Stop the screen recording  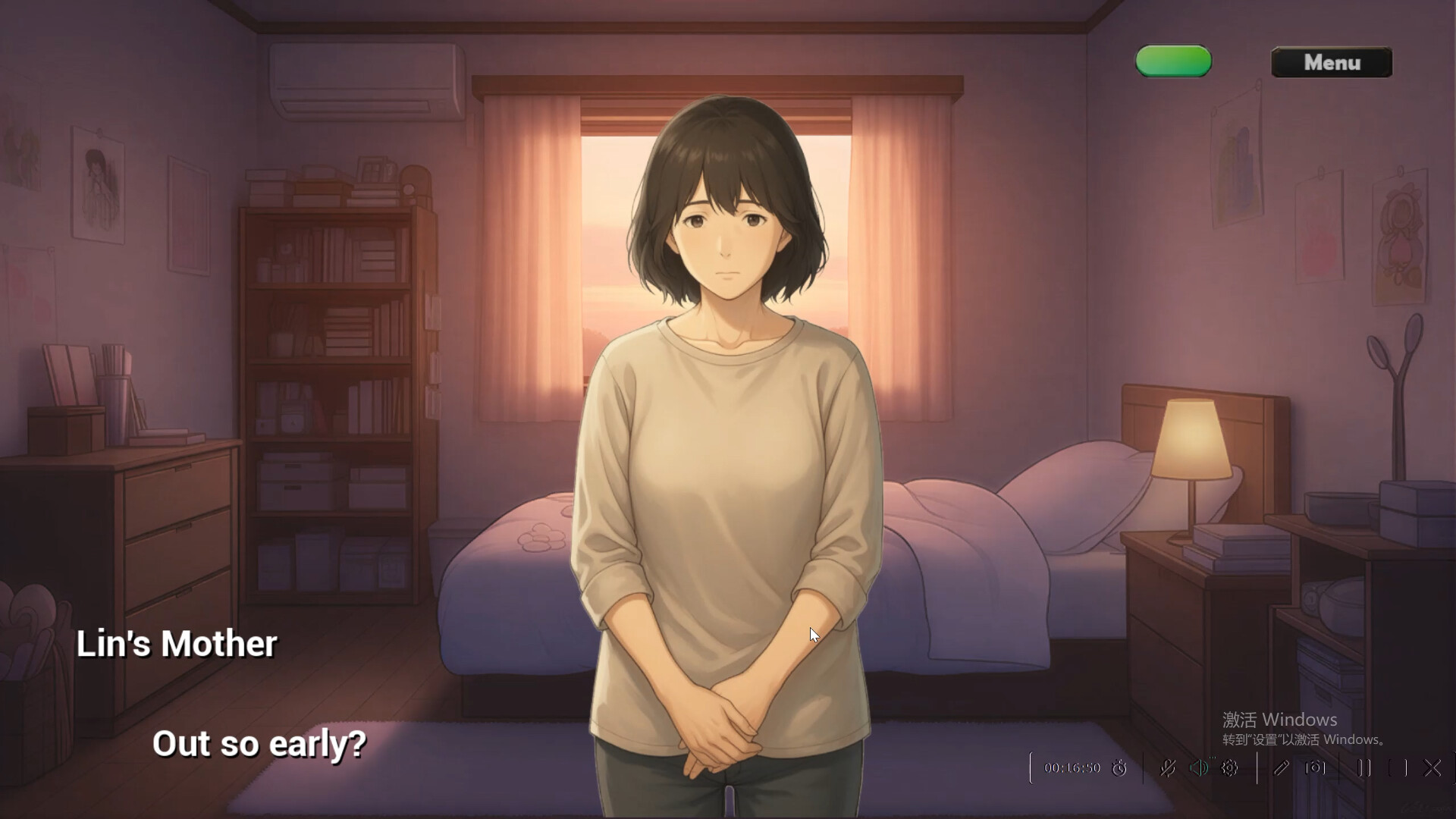[1398, 767]
